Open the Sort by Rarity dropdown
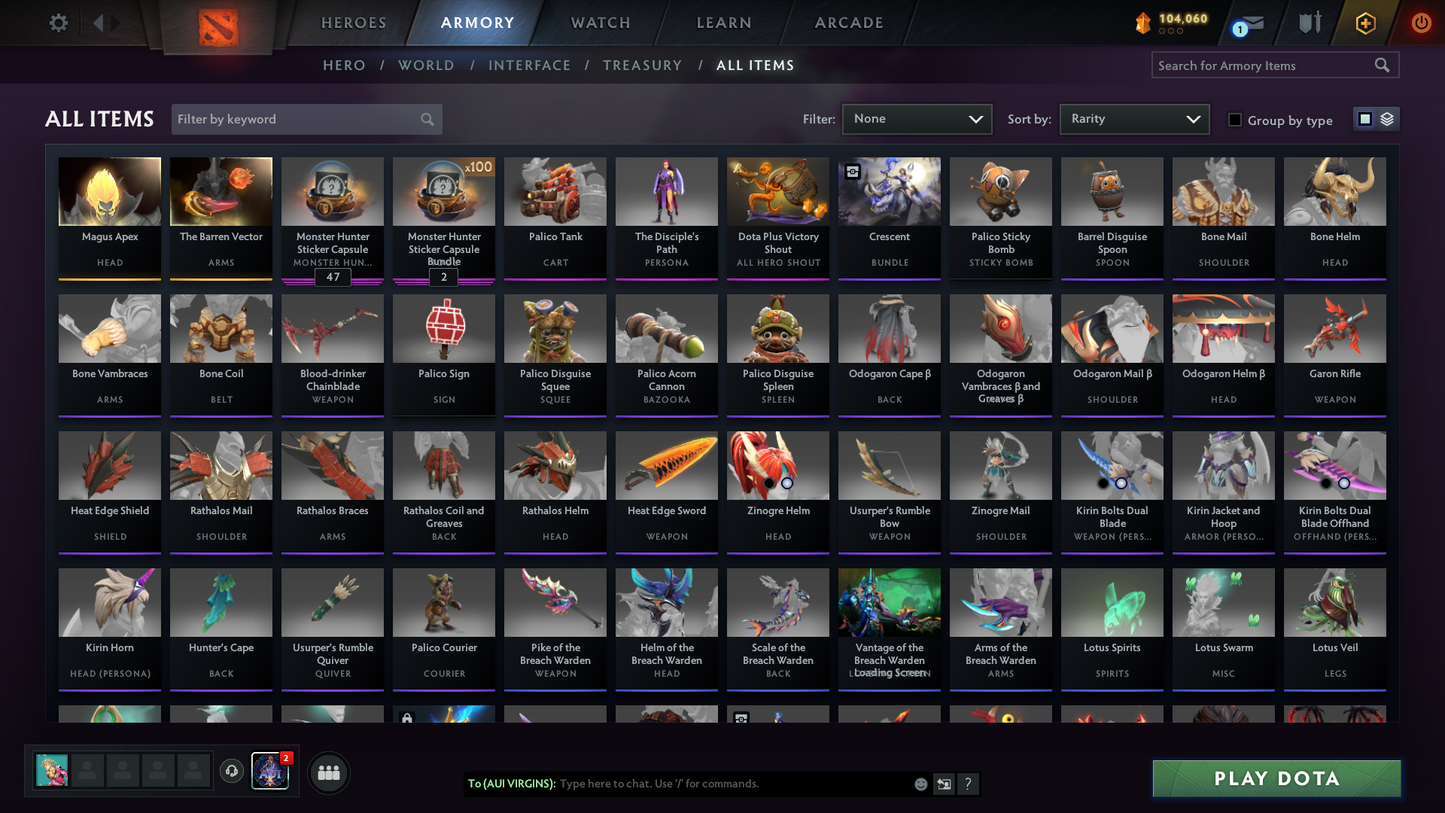The width and height of the screenshot is (1445, 813). [1134, 118]
